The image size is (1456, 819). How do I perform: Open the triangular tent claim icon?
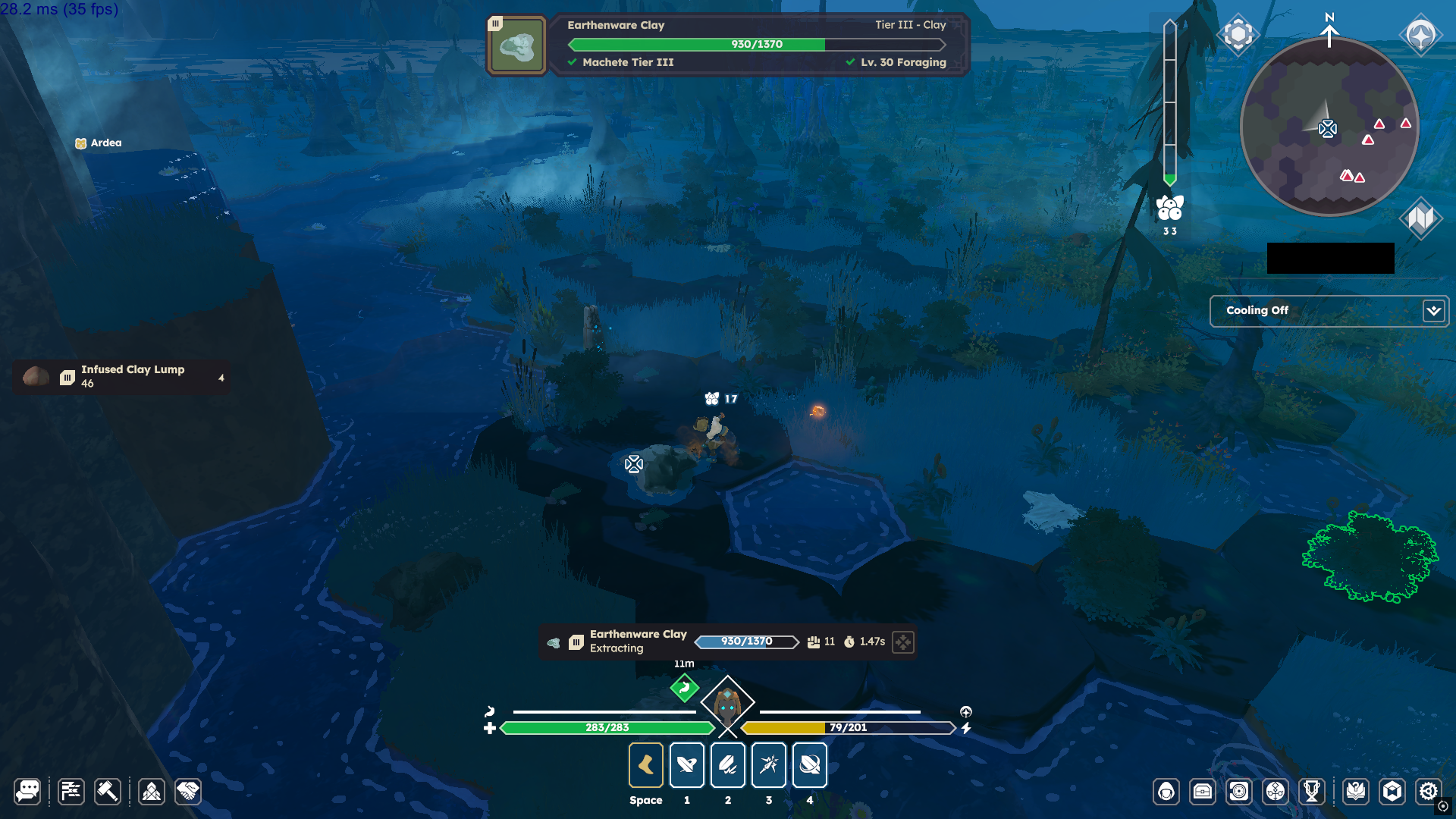coord(152,792)
